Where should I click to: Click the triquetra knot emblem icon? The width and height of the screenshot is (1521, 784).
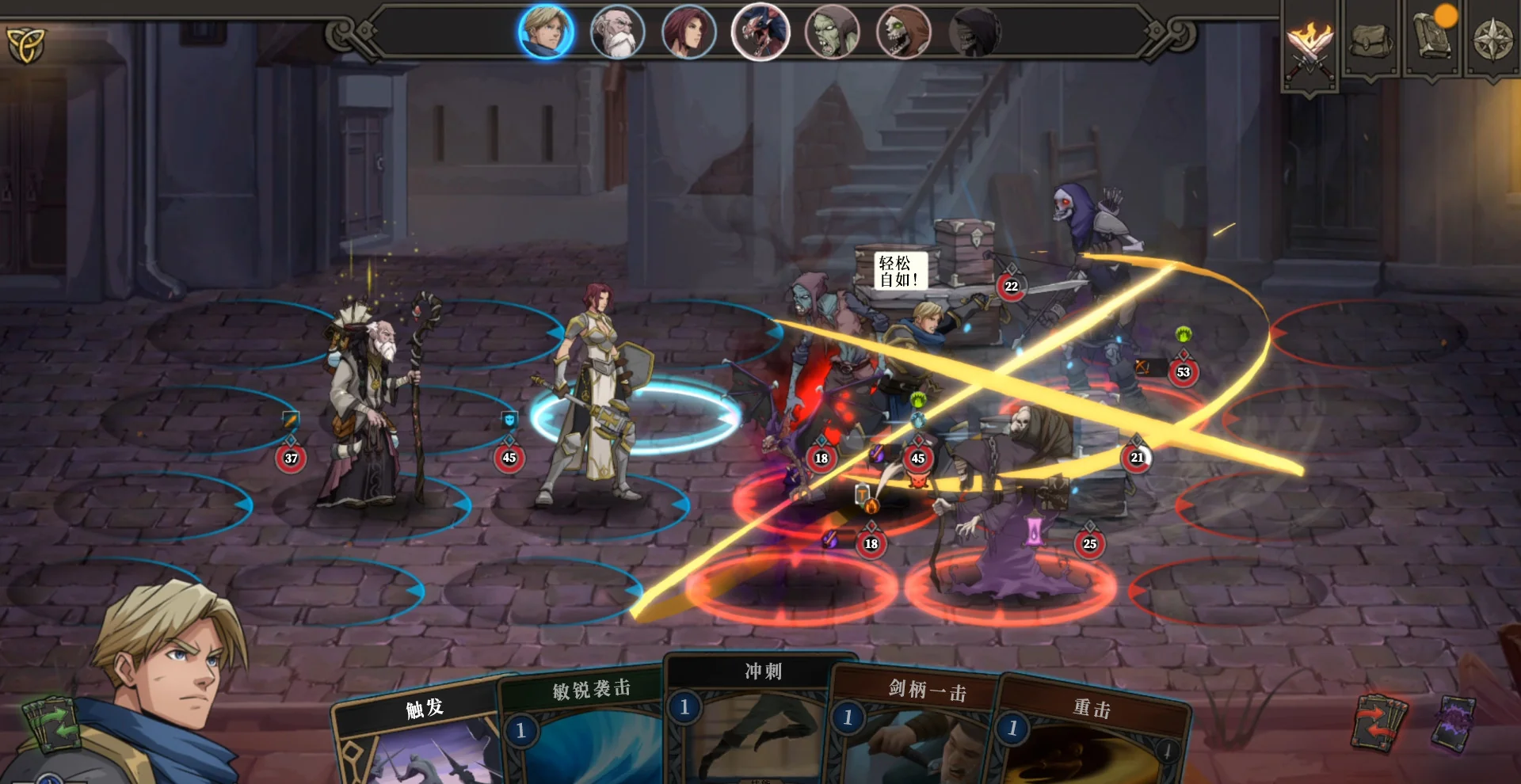(26, 45)
